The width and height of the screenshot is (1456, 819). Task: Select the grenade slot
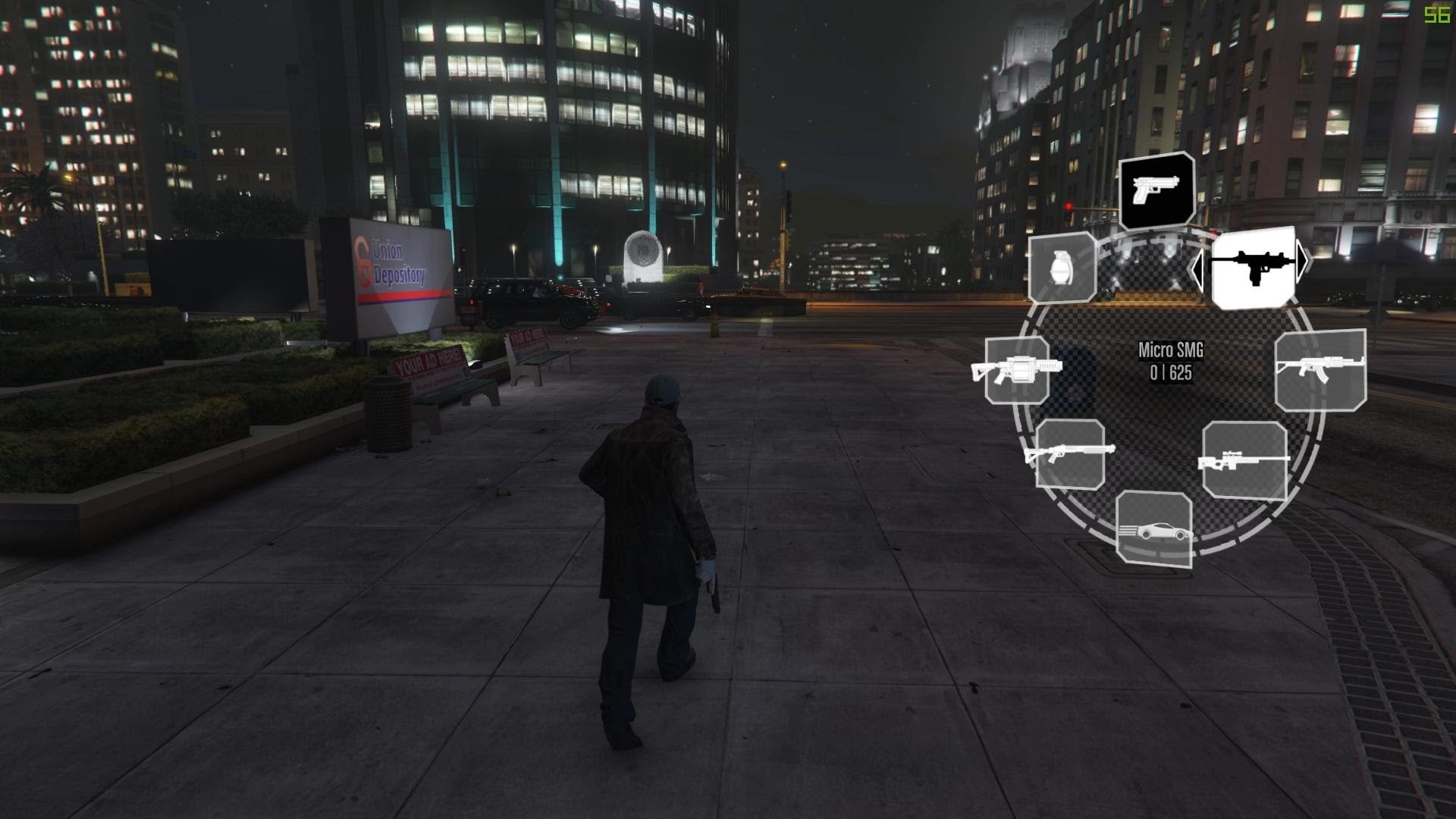tap(1062, 267)
